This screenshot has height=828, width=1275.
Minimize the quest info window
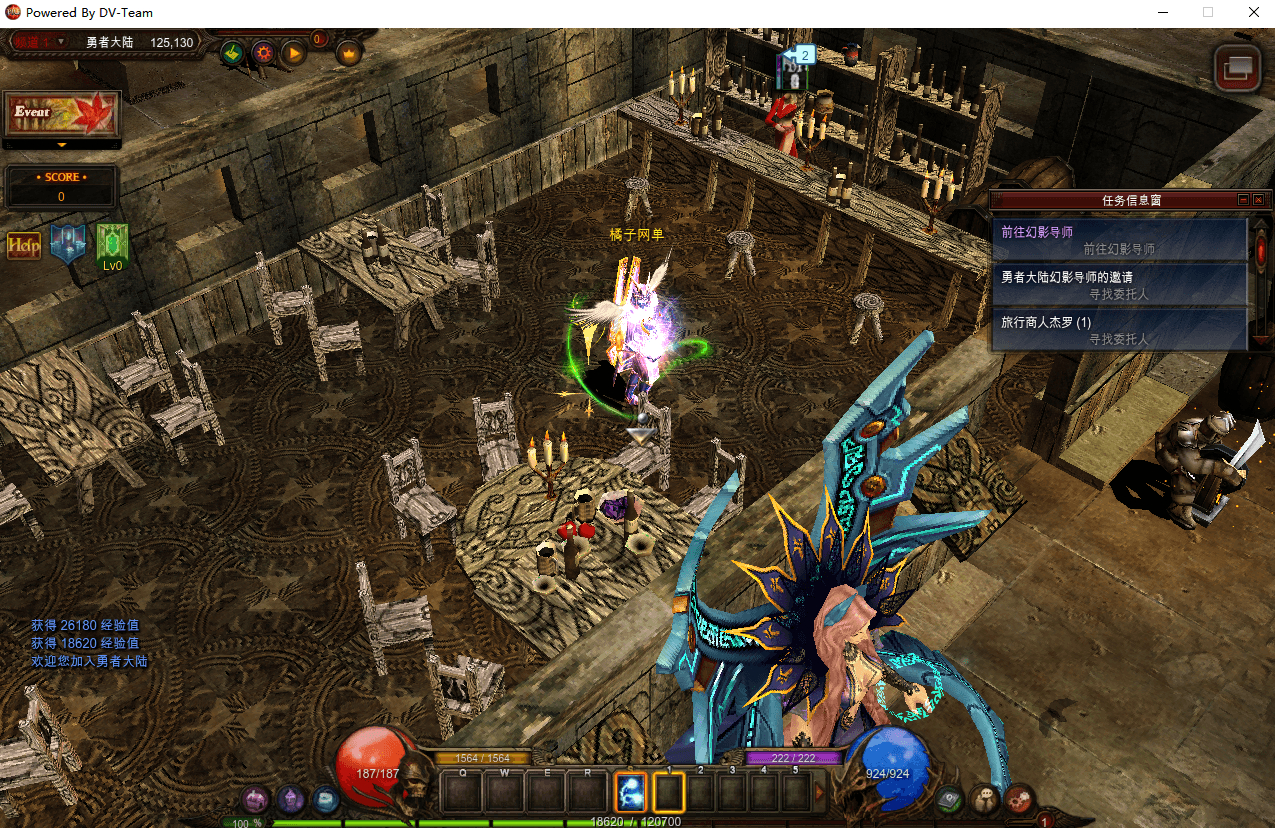(1243, 200)
